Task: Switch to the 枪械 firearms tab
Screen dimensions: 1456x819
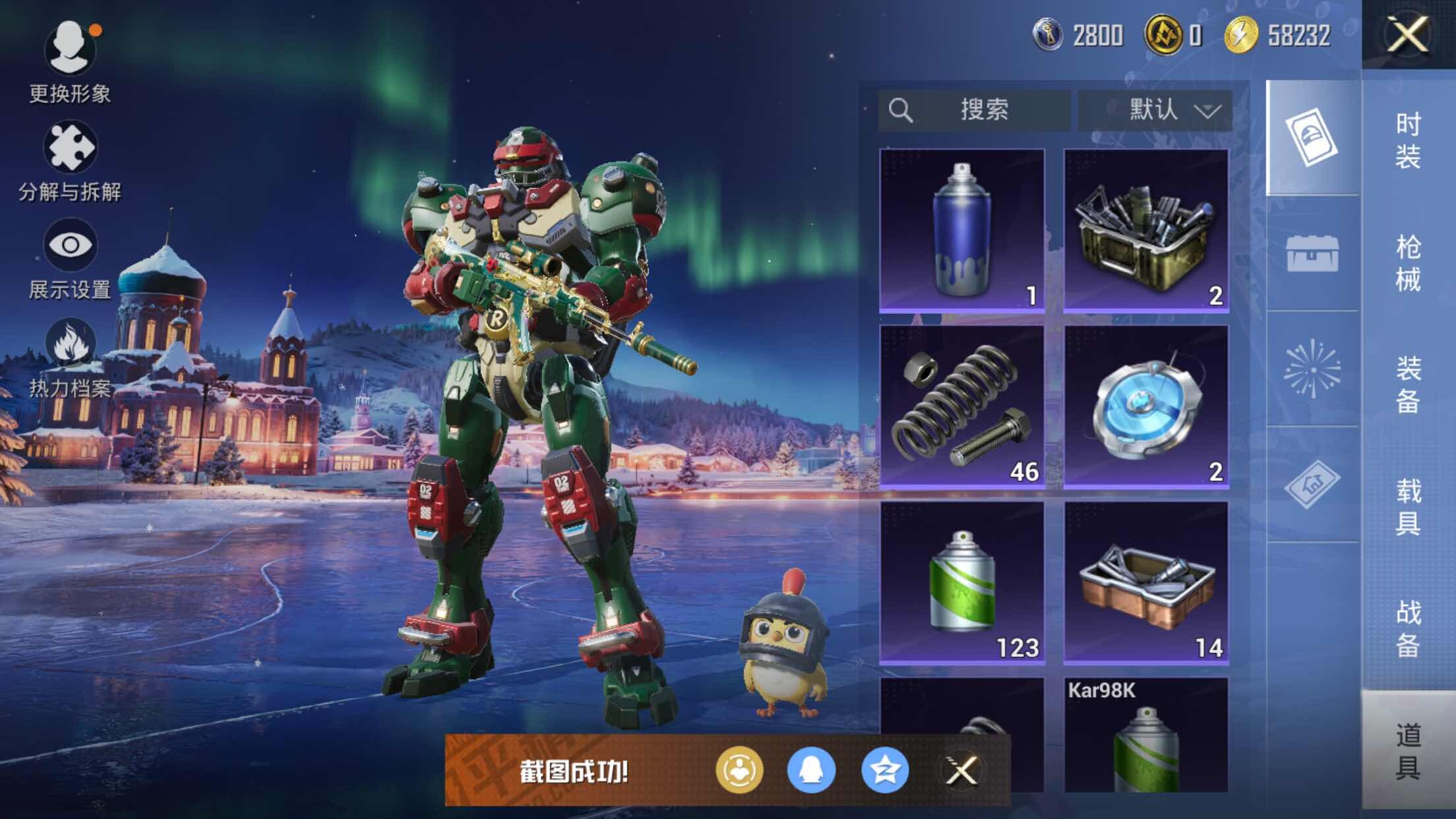Action: coord(1408,262)
